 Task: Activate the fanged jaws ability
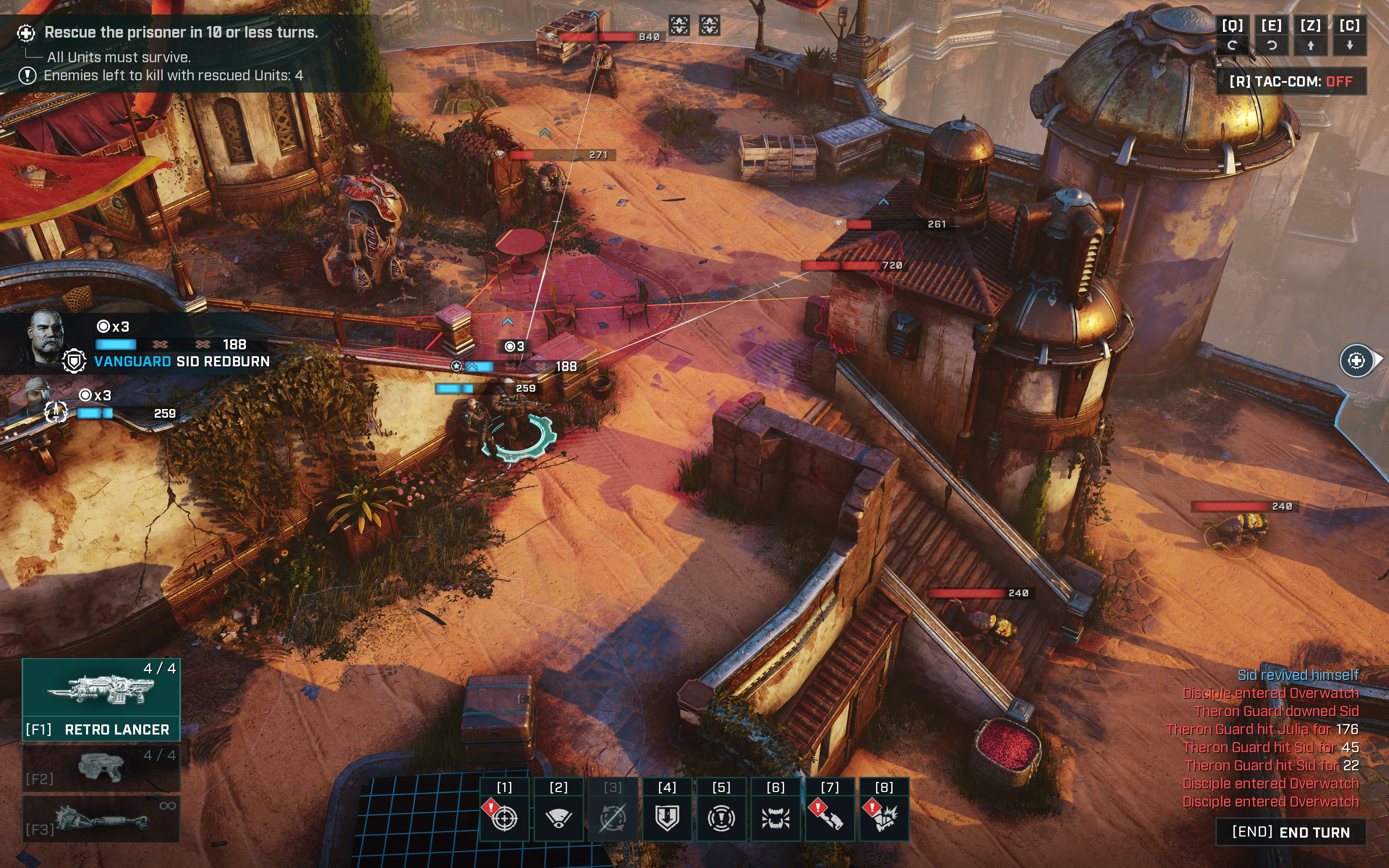pos(775,816)
